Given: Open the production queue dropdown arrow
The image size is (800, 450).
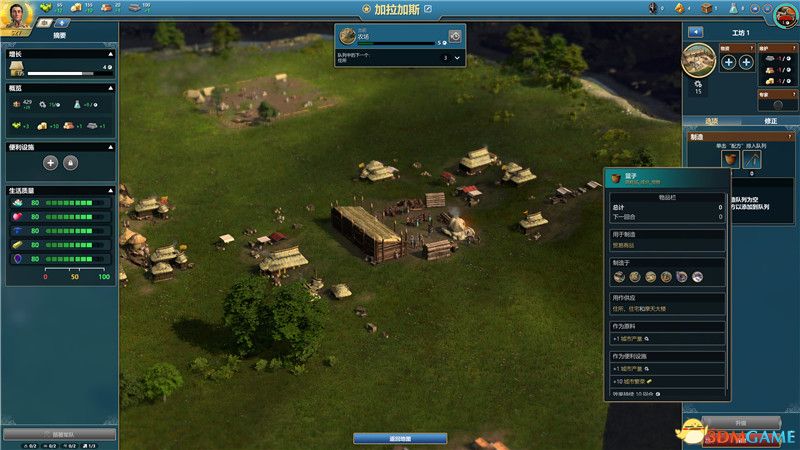Looking at the screenshot, I should point(457,58).
